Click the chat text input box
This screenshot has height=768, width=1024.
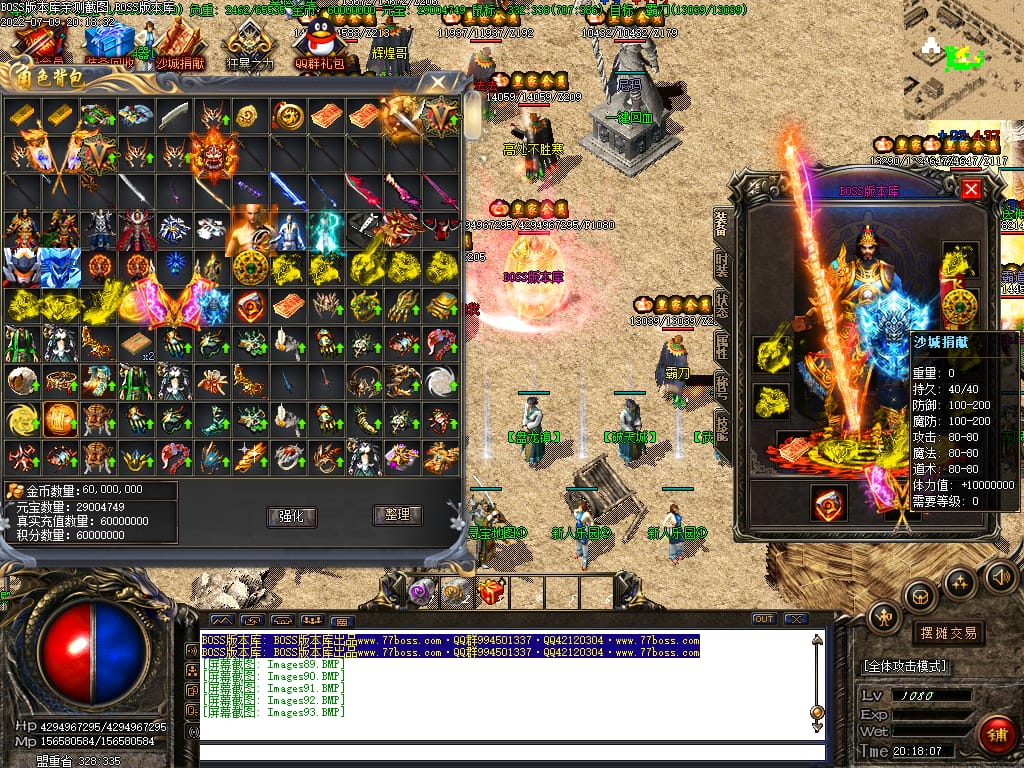510,752
